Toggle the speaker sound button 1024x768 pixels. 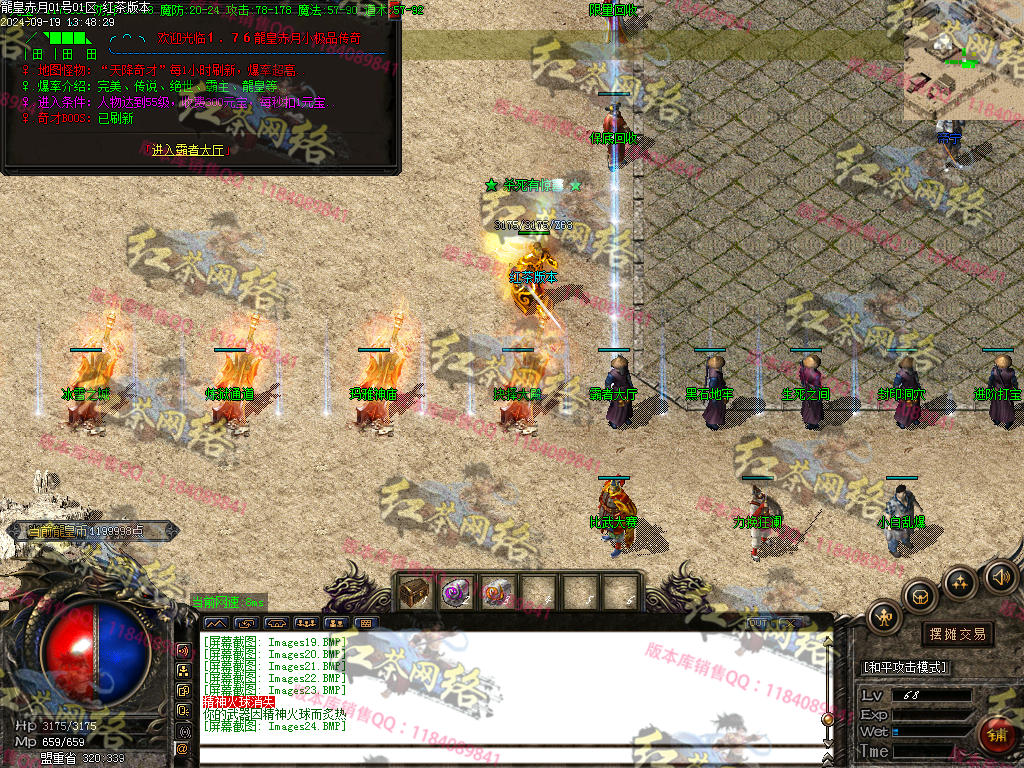coord(998,576)
